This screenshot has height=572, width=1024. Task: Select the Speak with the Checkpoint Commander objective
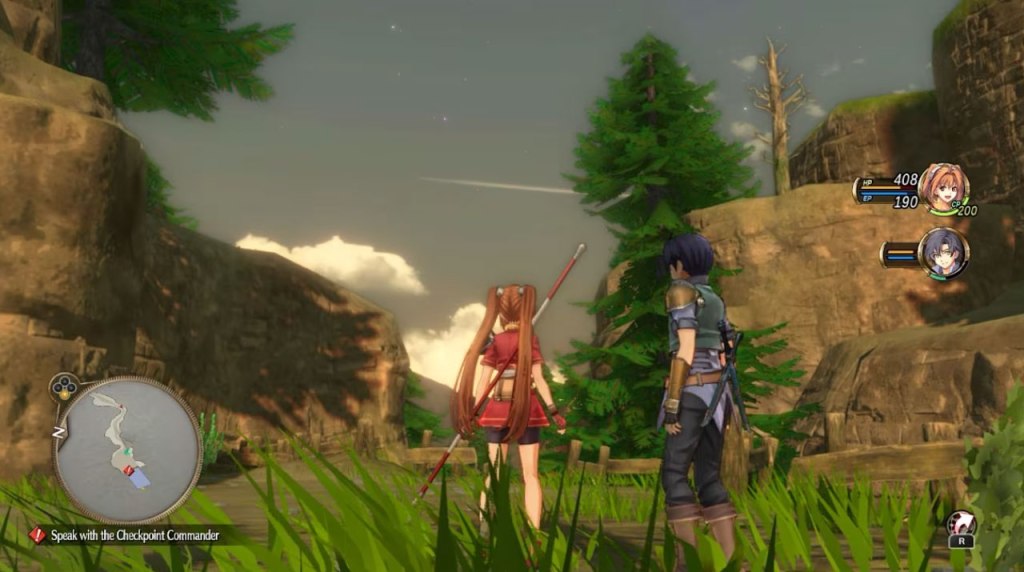[x=128, y=535]
